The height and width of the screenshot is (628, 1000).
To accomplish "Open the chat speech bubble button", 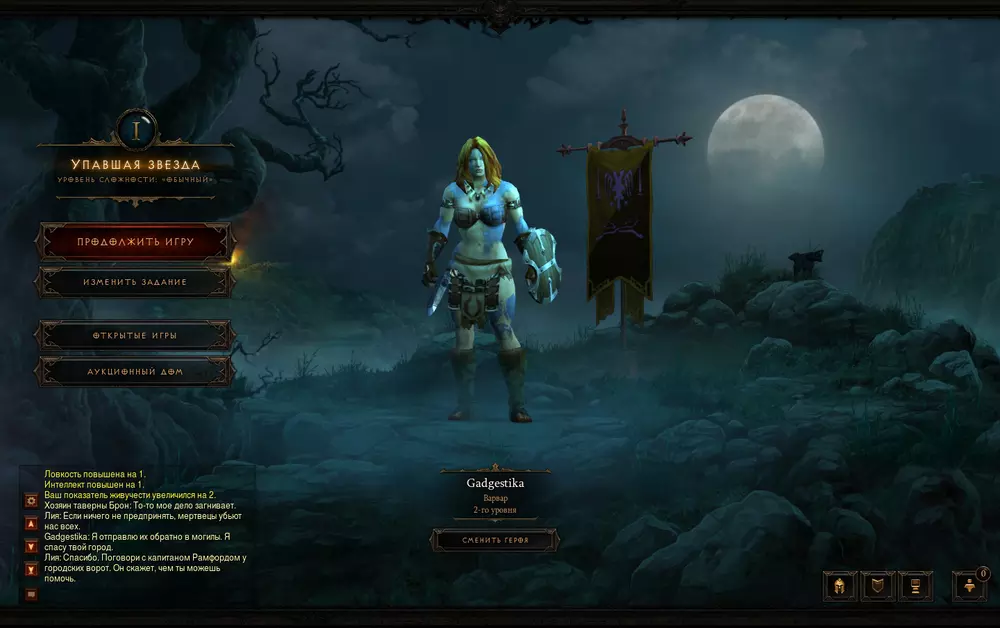I will tap(31, 594).
